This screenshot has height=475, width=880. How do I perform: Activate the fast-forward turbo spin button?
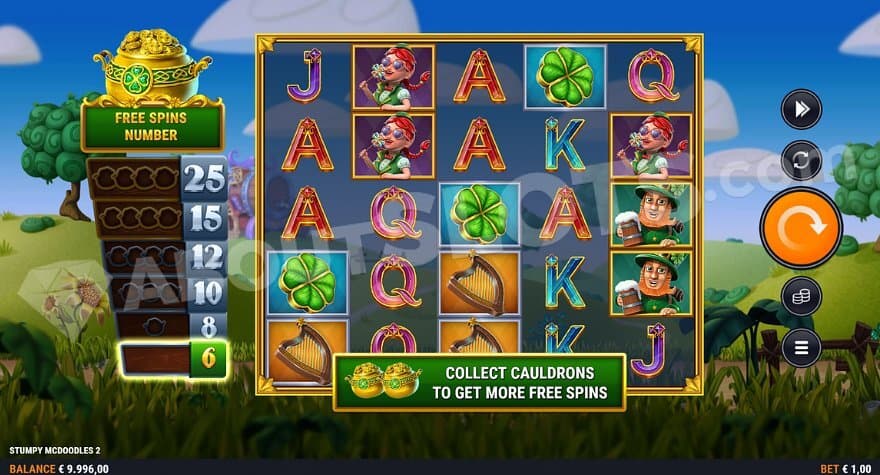(x=801, y=109)
